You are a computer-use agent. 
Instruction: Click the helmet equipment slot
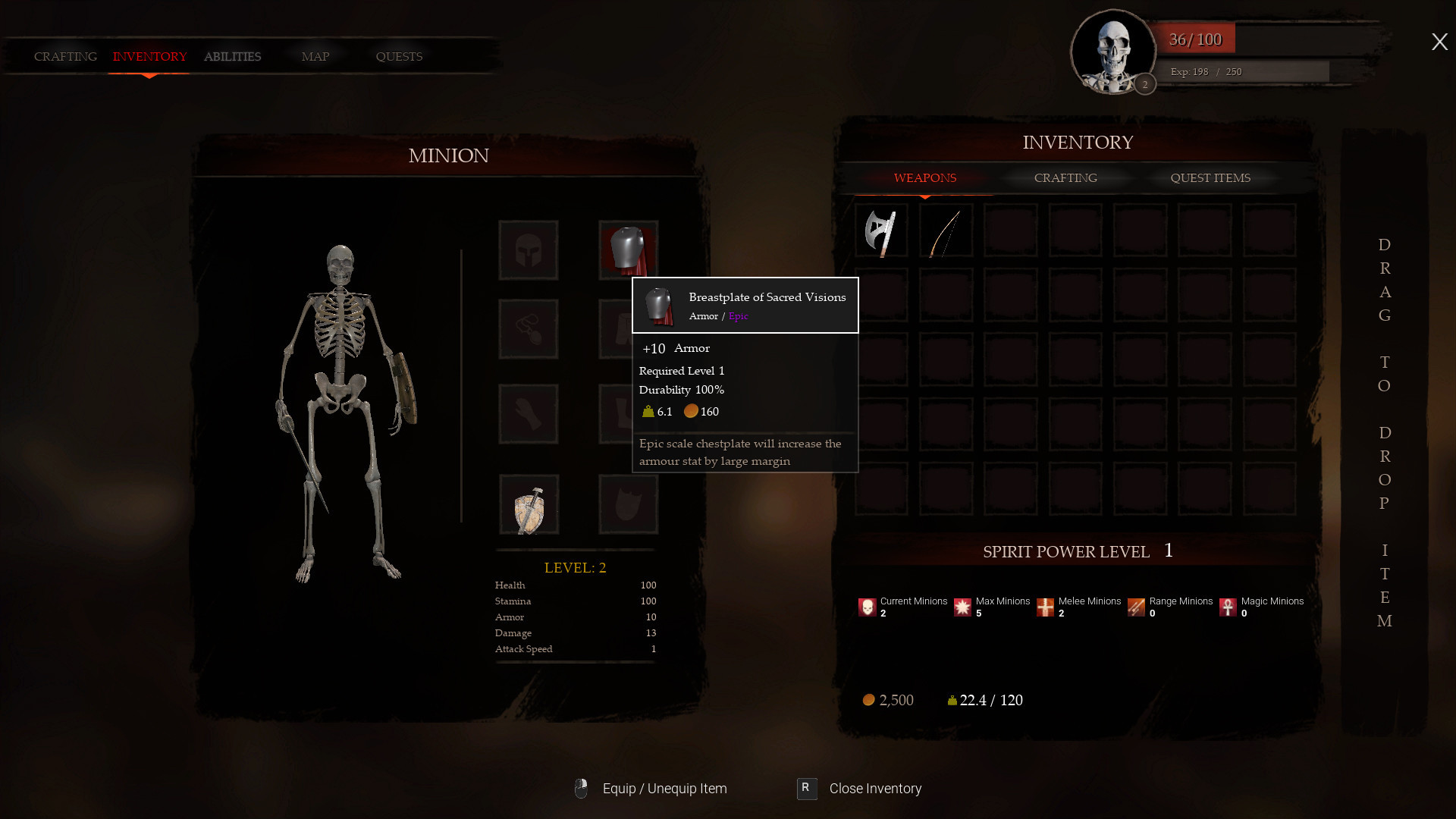[528, 249]
